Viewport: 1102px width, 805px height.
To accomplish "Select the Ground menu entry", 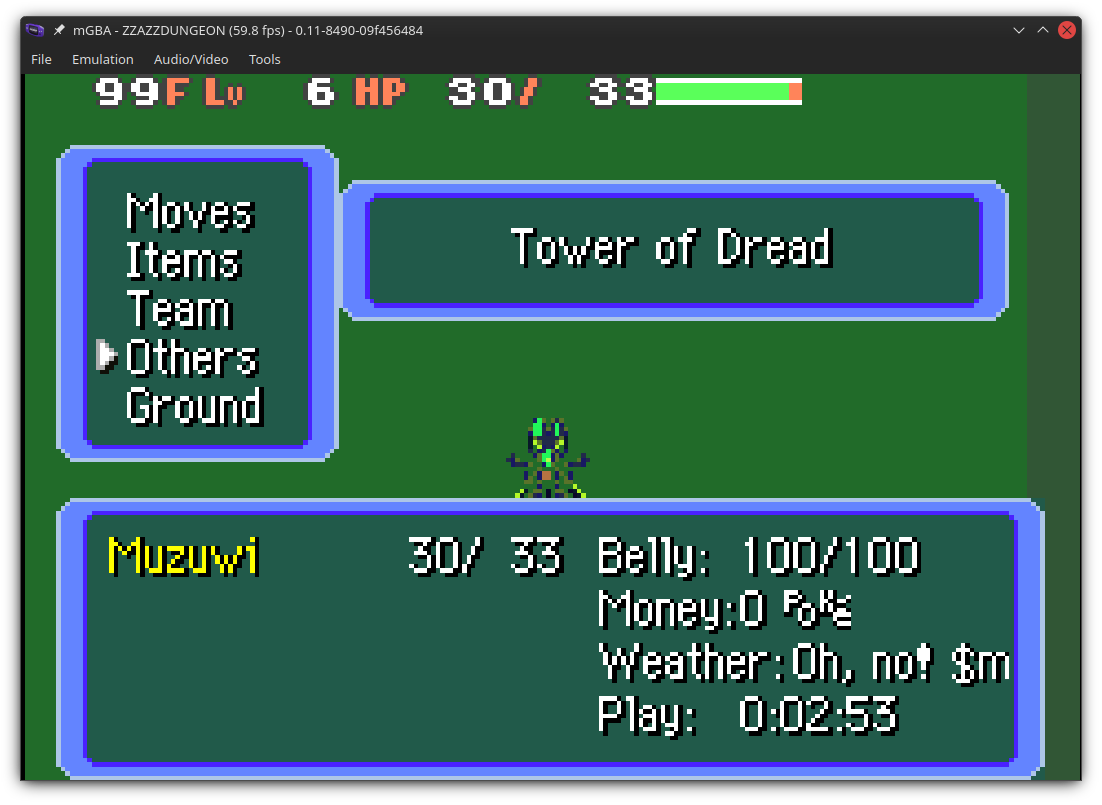I will point(194,406).
